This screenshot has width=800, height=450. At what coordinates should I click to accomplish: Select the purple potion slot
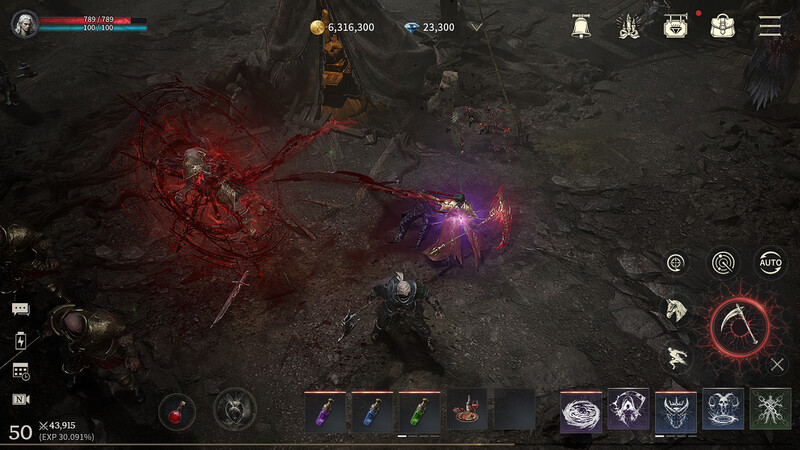(x=325, y=410)
